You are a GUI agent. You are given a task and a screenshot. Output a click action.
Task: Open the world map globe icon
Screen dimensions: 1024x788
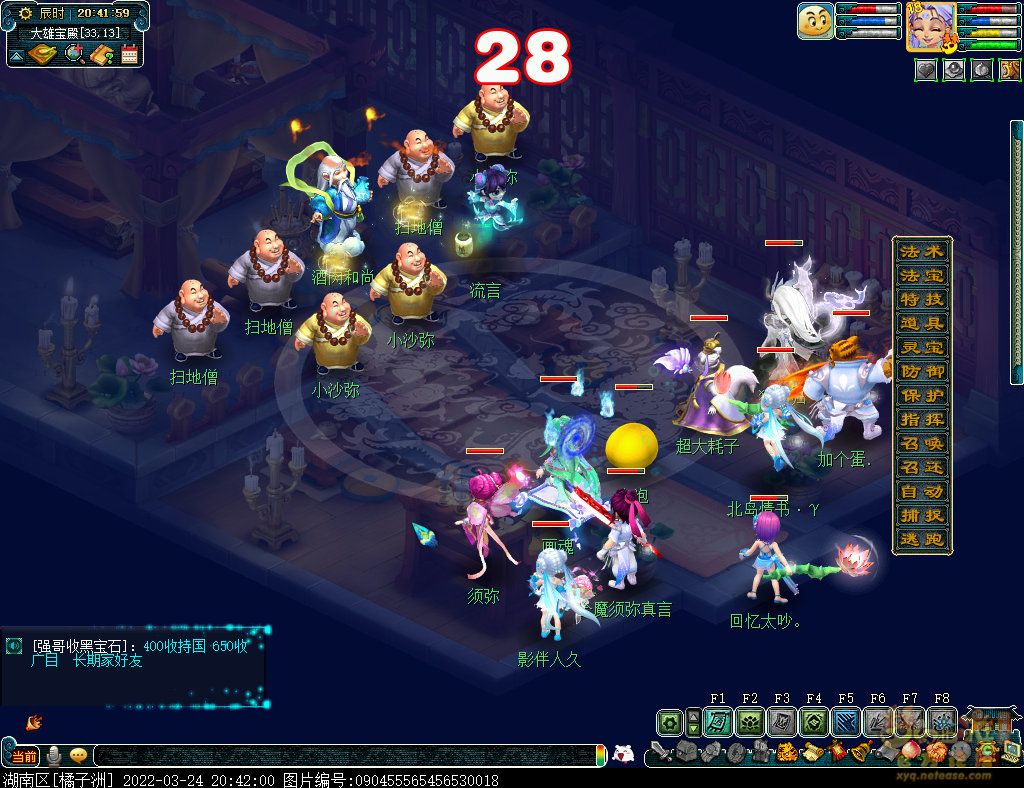coord(73,55)
